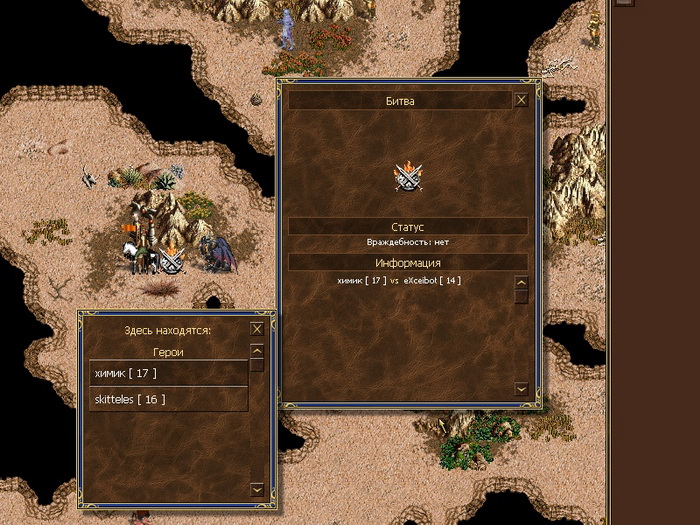The image size is (700, 525).
Task: Select the химик vs eXcelbot battle entry
Action: click(399, 281)
